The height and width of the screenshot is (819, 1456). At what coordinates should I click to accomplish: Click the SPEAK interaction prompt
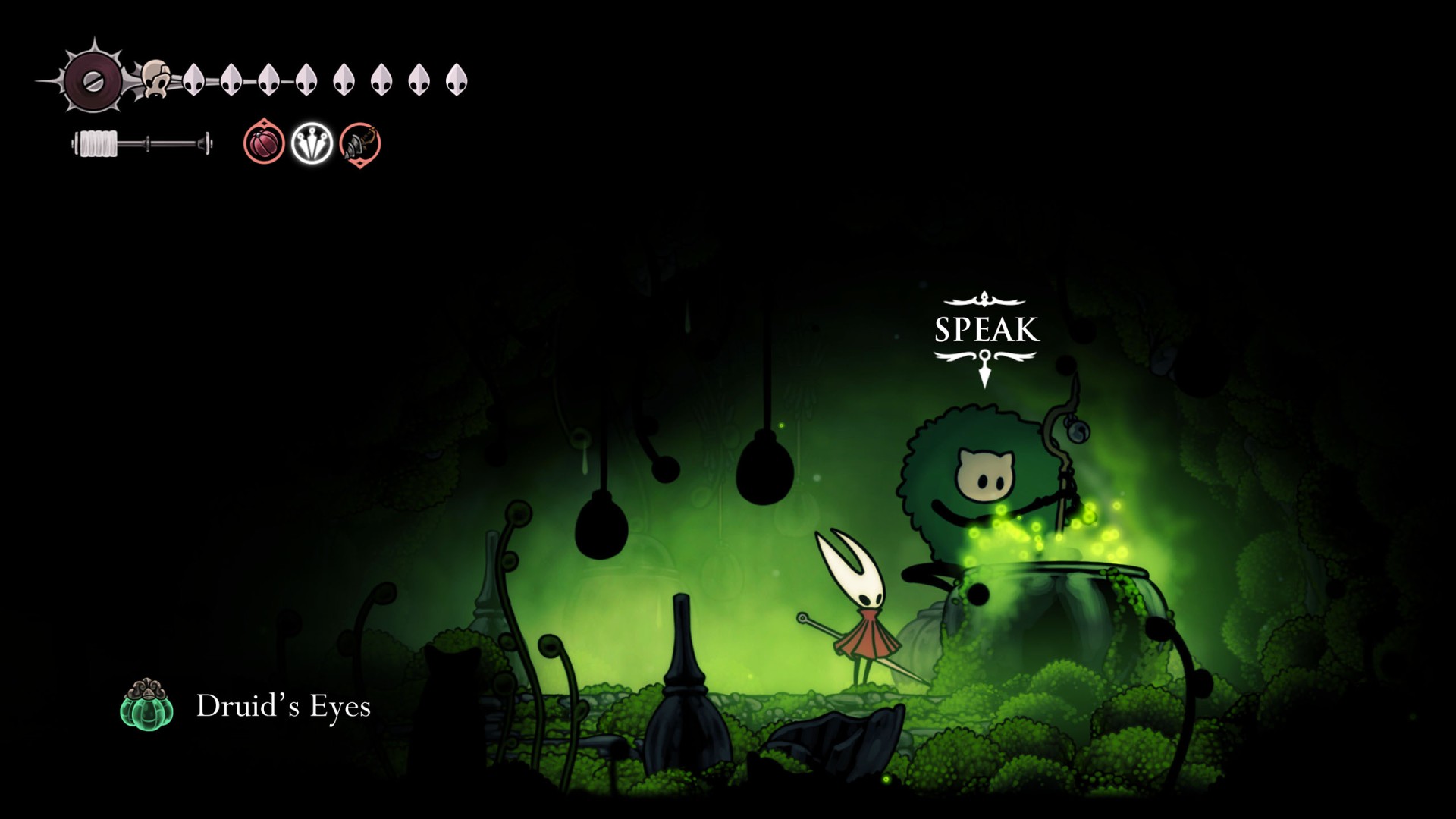pyautogui.click(x=986, y=331)
